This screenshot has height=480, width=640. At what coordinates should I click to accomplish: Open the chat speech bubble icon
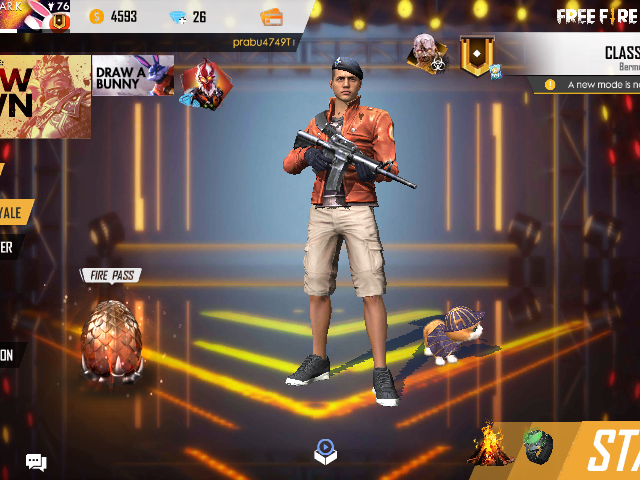coord(36,462)
